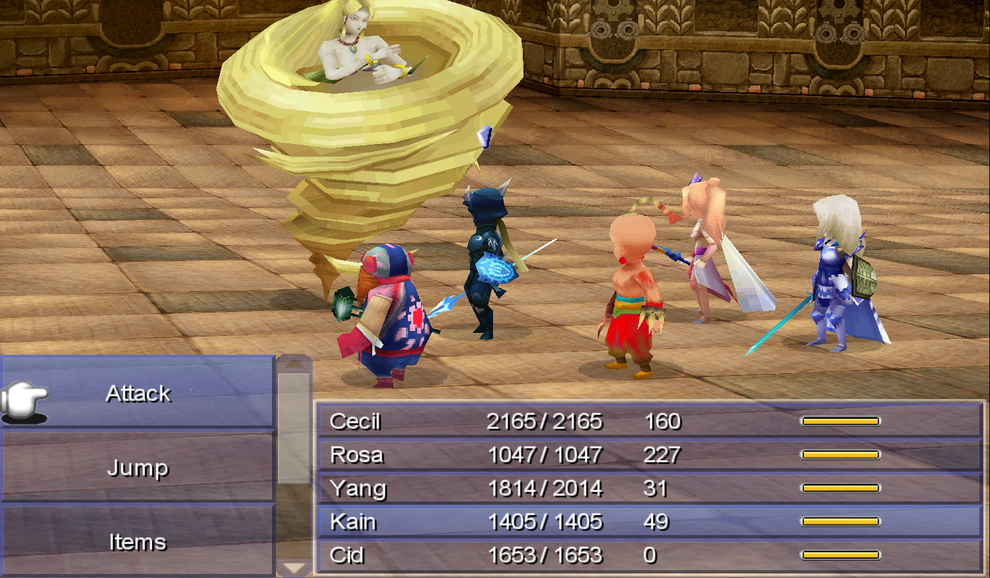Select Rosa's party status row
The height and width of the screenshot is (578, 990).
pos(648,455)
